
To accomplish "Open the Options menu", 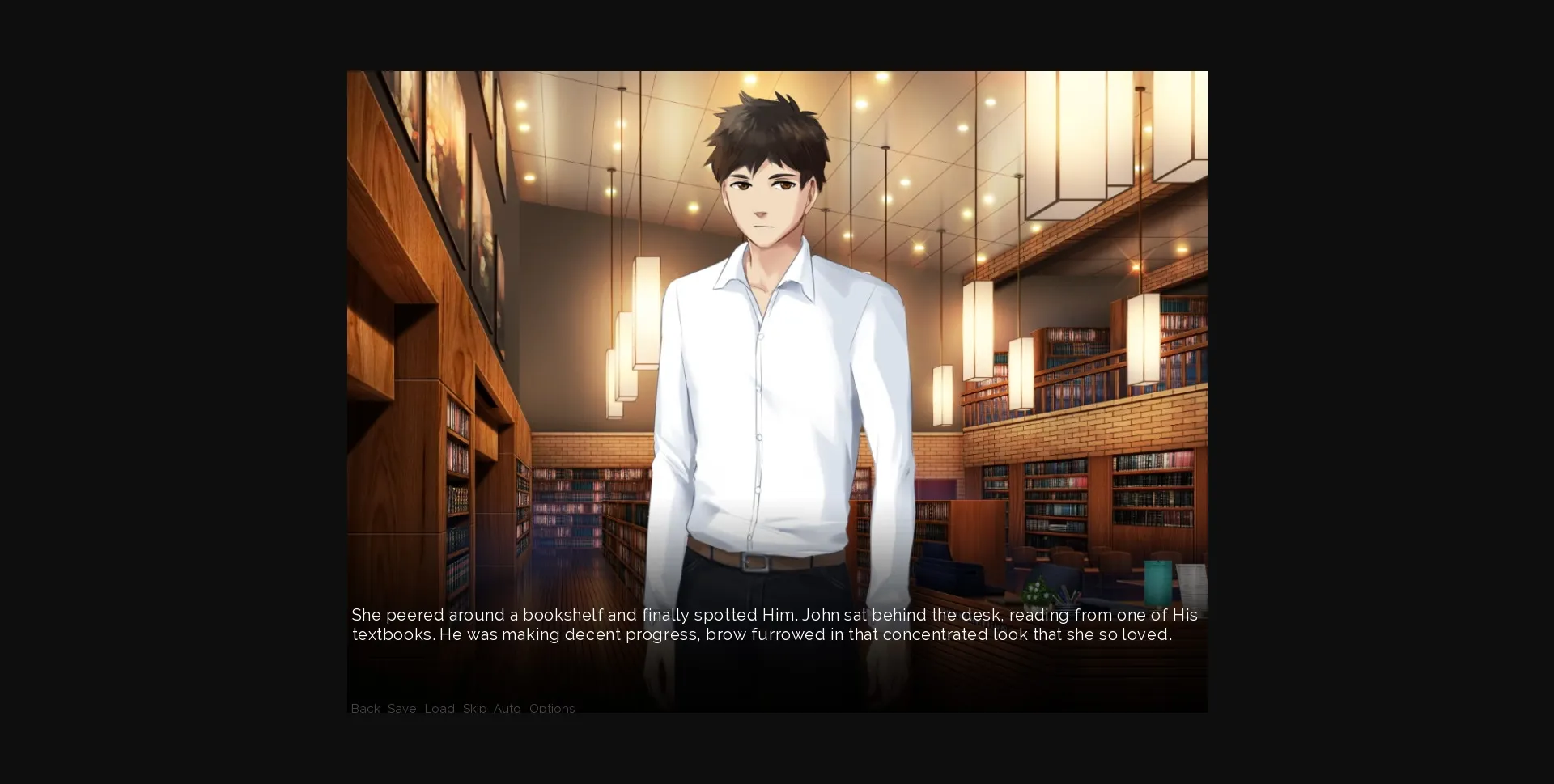I will click(x=552, y=709).
